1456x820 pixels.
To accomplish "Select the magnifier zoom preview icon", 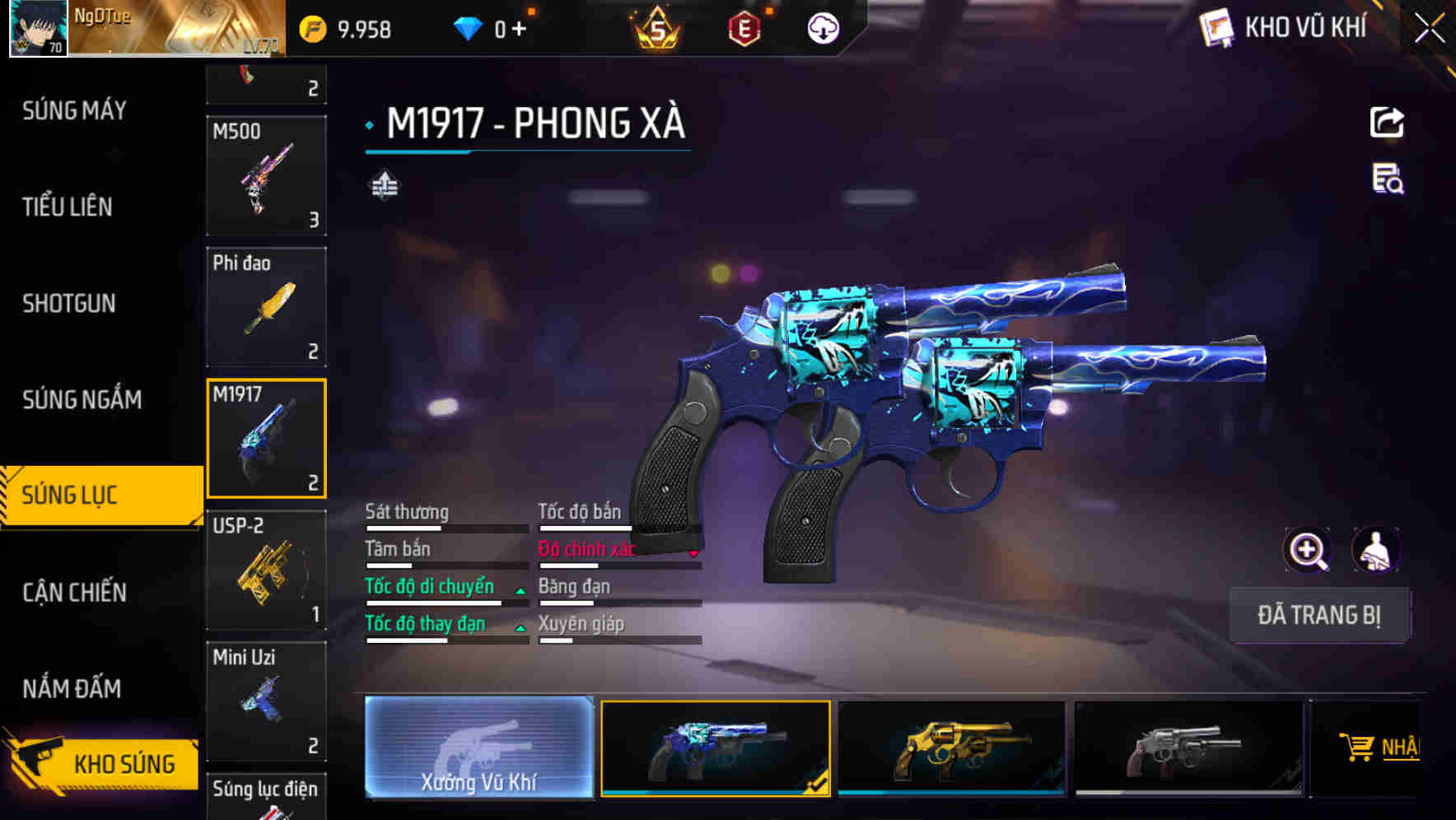I will pos(1306,550).
